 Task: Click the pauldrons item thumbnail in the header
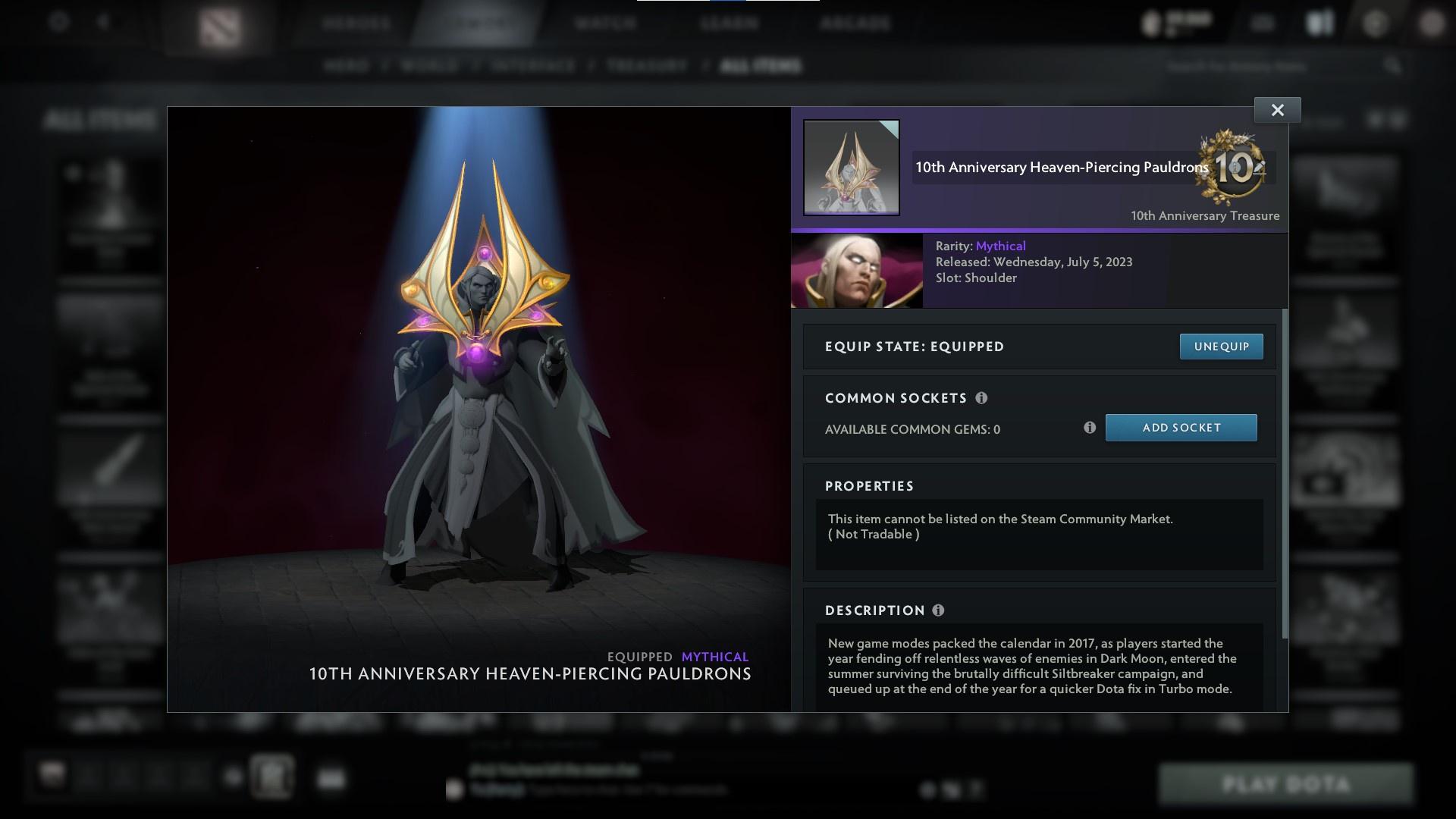point(851,166)
